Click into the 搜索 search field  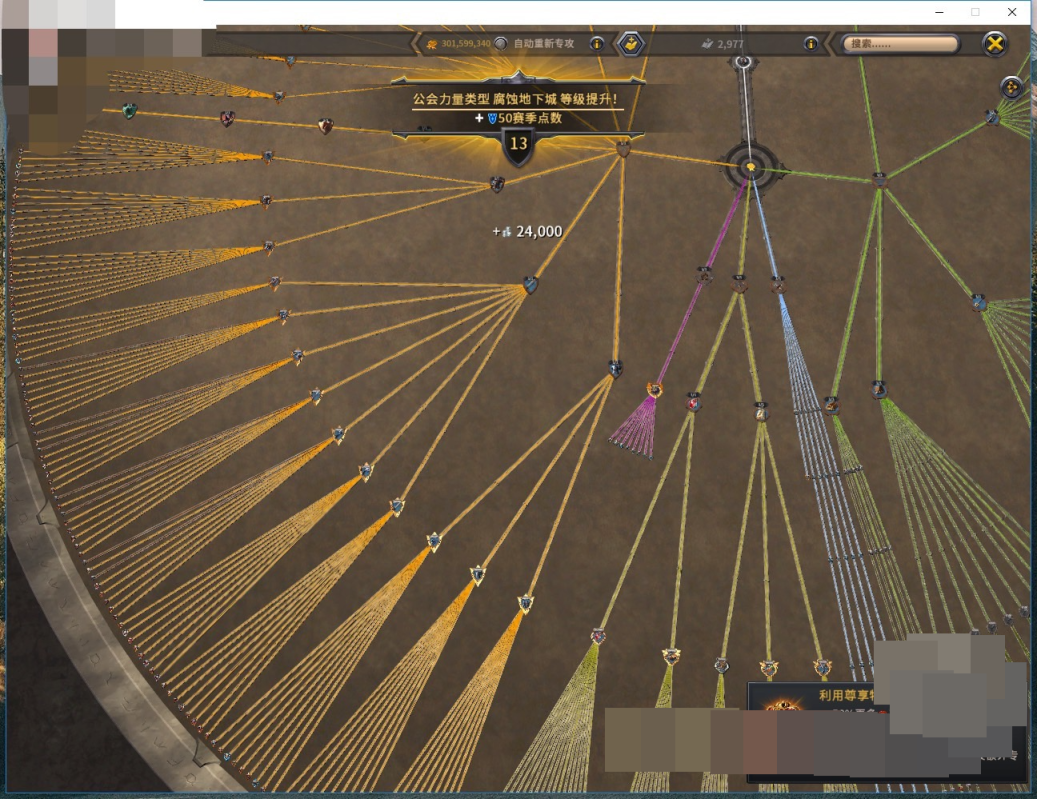pos(900,44)
